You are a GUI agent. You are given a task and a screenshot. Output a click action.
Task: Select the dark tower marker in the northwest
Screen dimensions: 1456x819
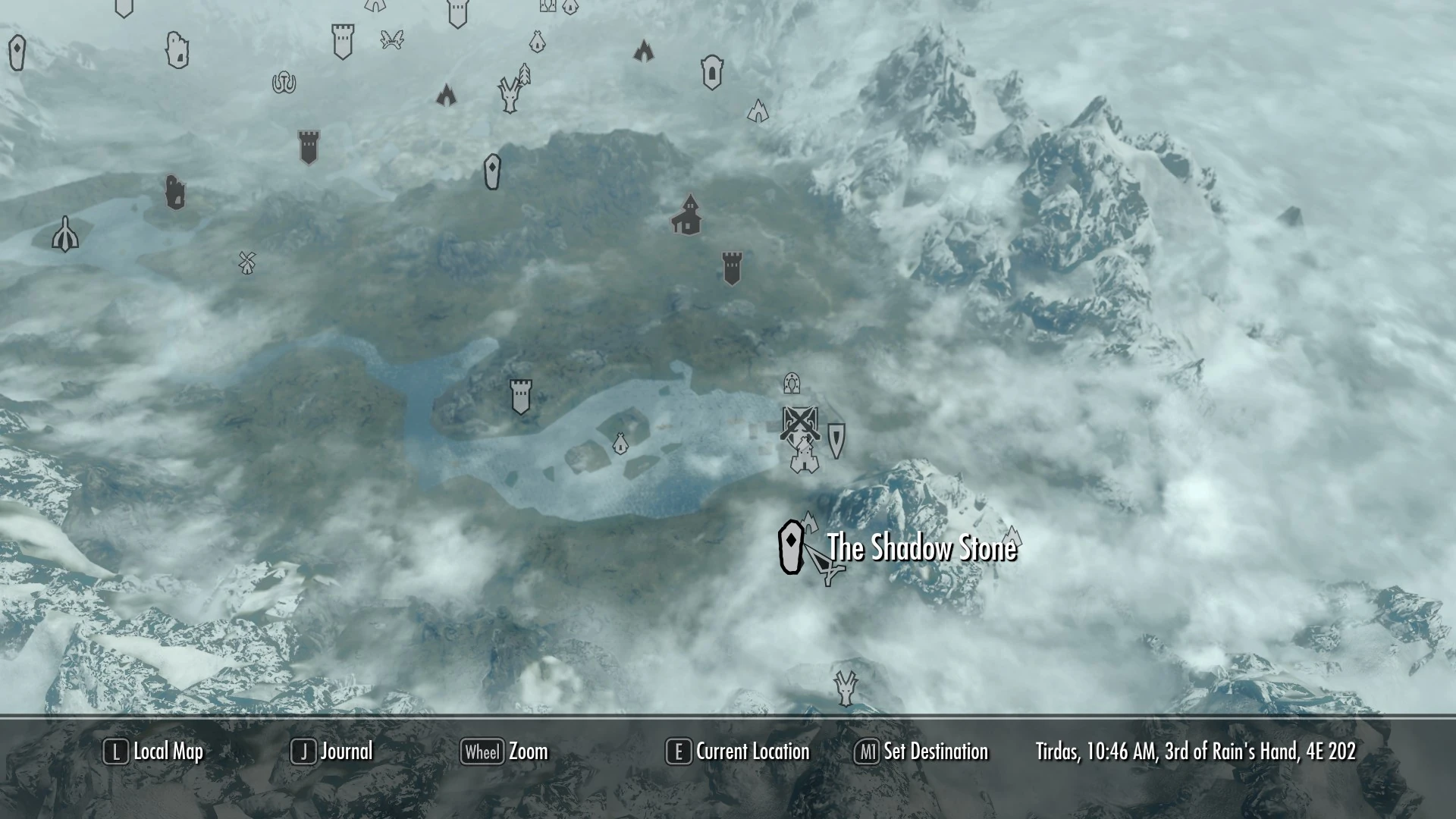pyautogui.click(x=308, y=146)
